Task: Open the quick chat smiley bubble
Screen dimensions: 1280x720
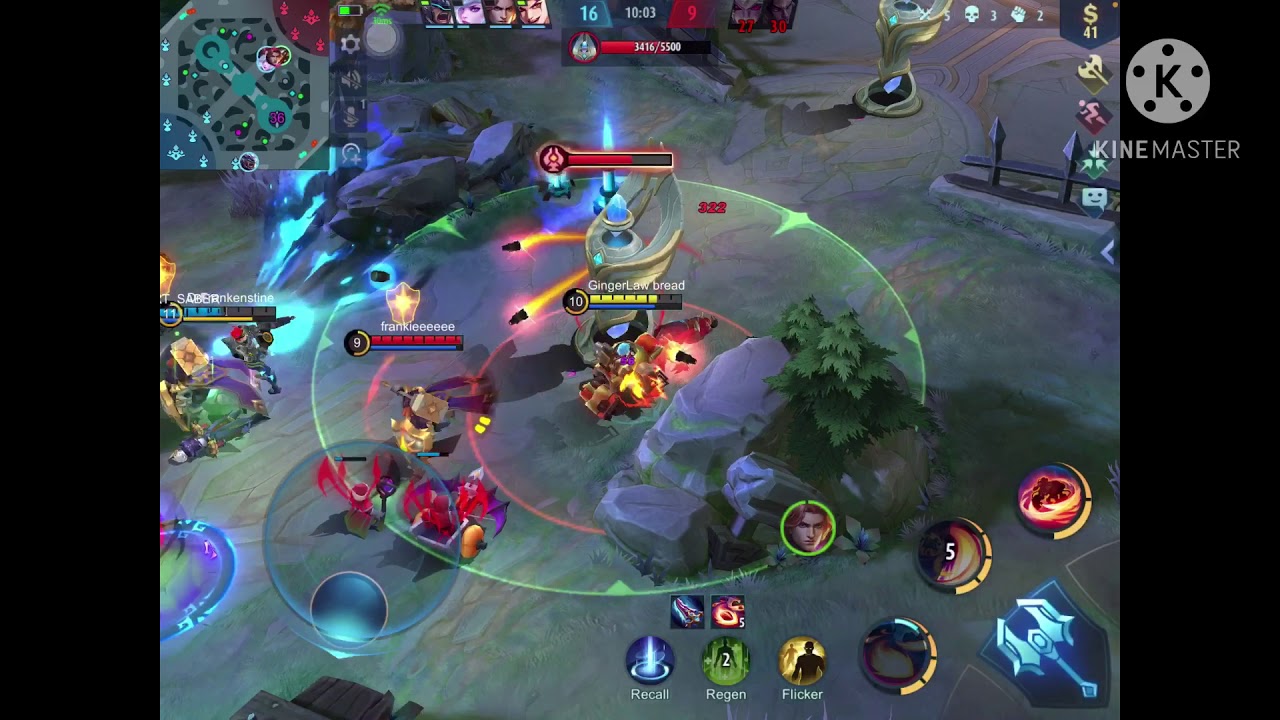Action: pyautogui.click(x=1094, y=198)
